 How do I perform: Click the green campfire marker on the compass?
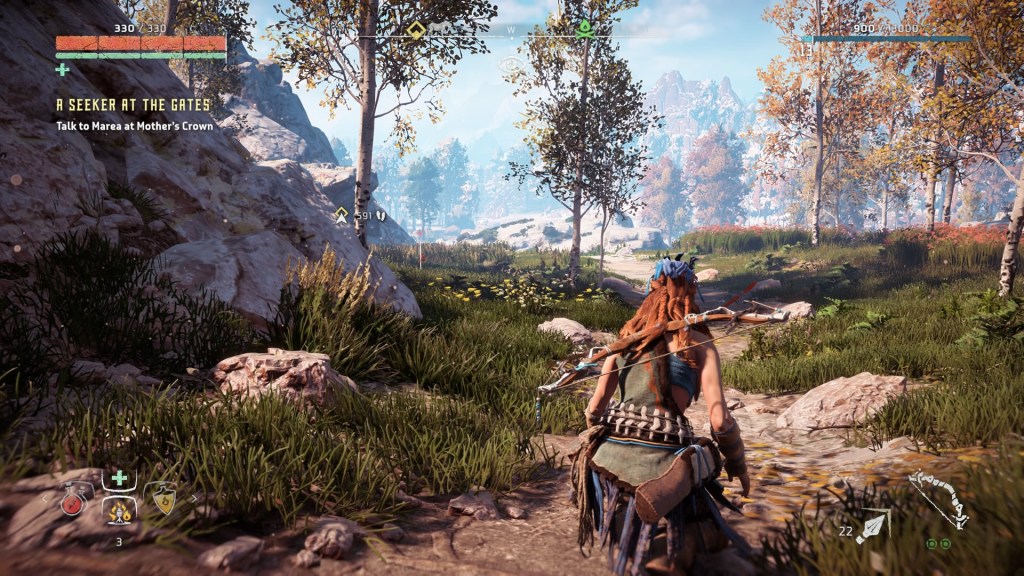pyautogui.click(x=585, y=28)
